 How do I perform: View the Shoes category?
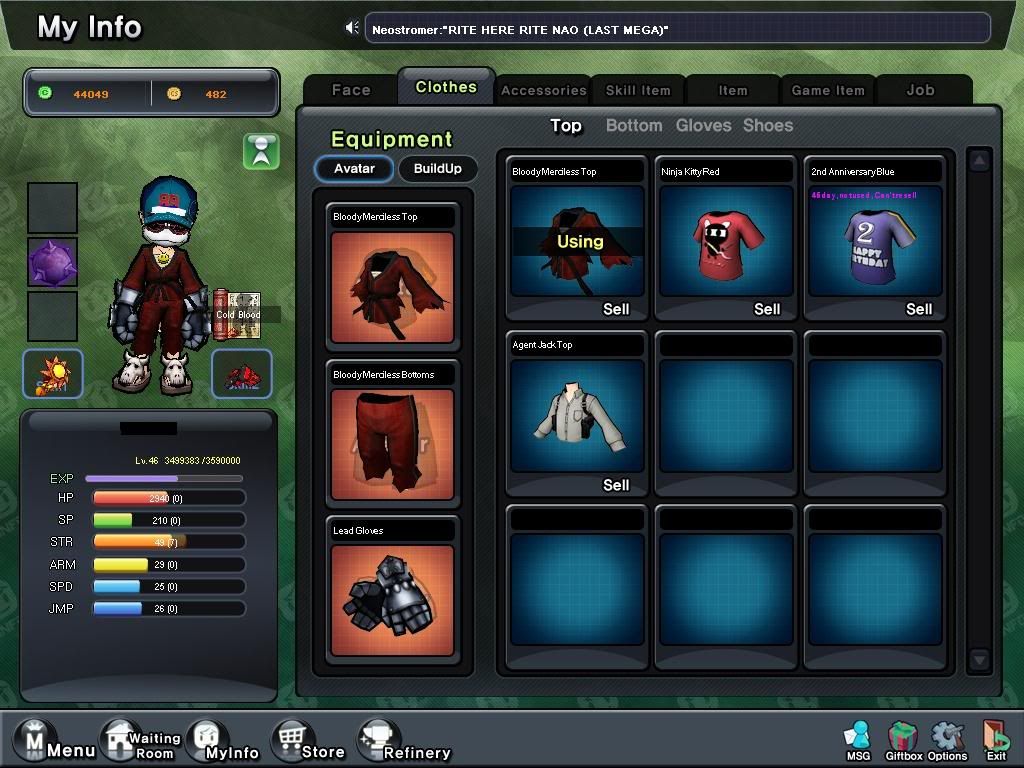[x=768, y=125]
